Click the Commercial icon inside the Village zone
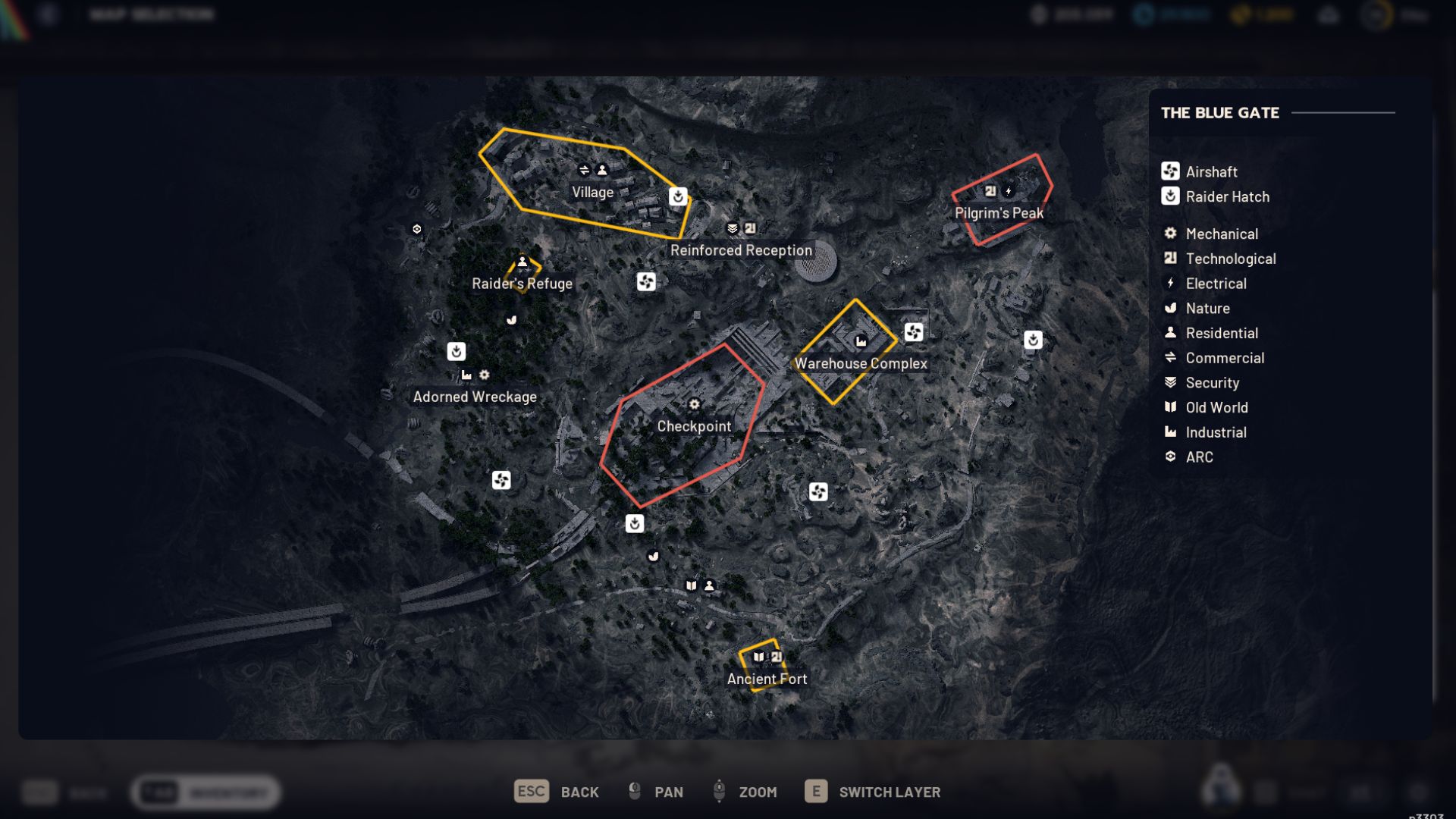 click(585, 171)
